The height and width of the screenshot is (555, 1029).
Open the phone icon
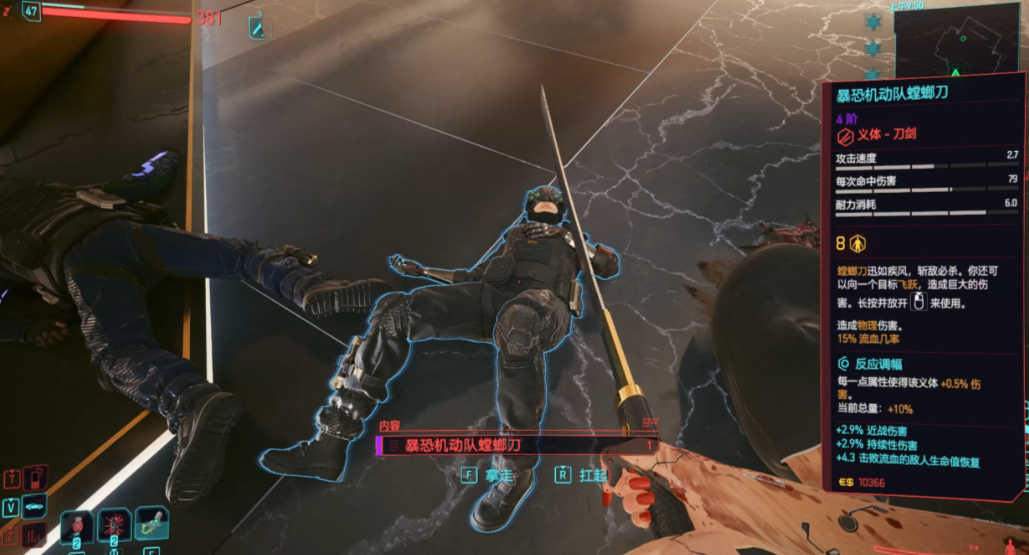click(x=36, y=477)
